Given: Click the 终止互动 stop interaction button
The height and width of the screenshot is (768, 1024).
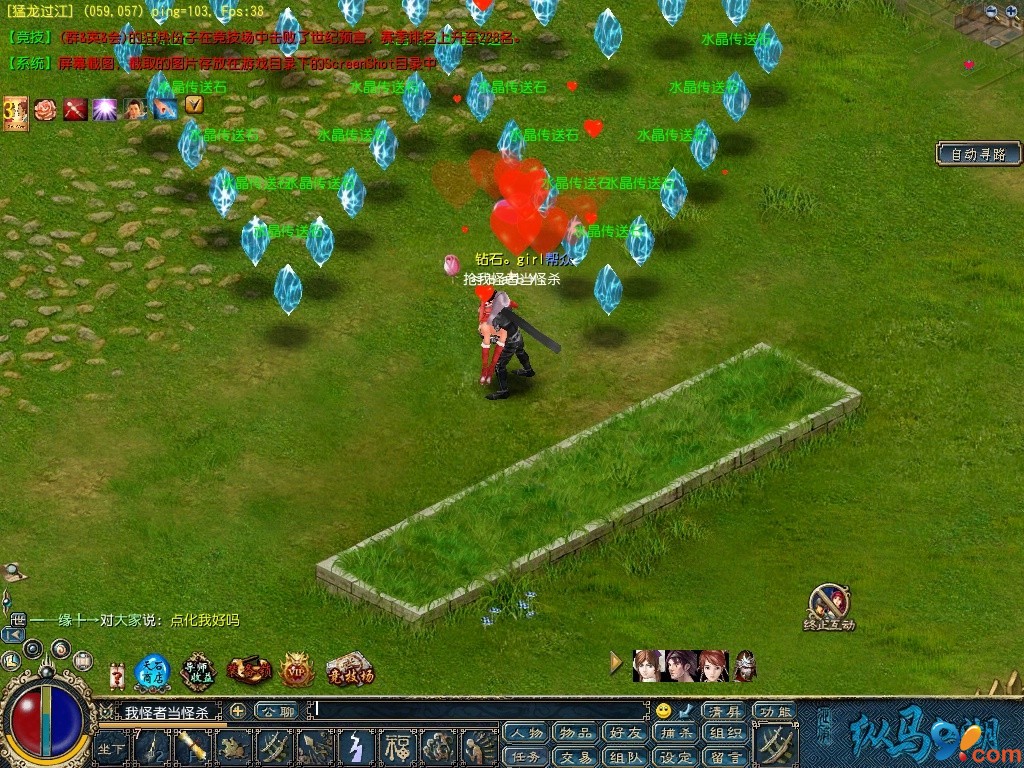Looking at the screenshot, I should pyautogui.click(x=829, y=606).
